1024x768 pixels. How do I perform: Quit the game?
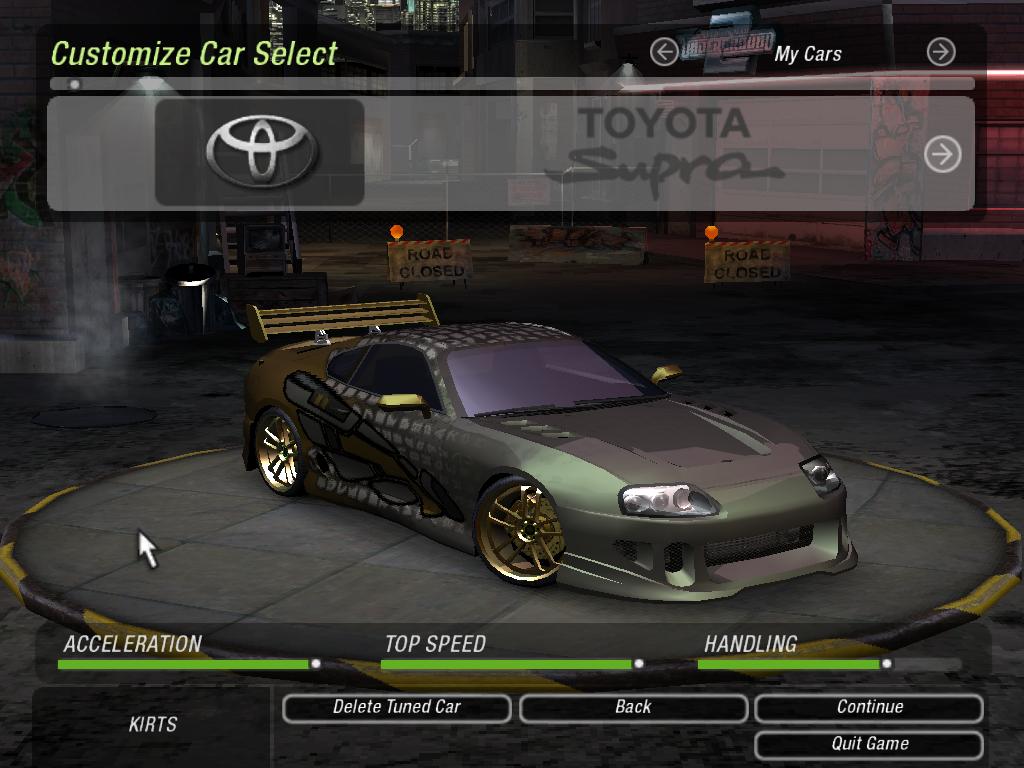point(869,744)
